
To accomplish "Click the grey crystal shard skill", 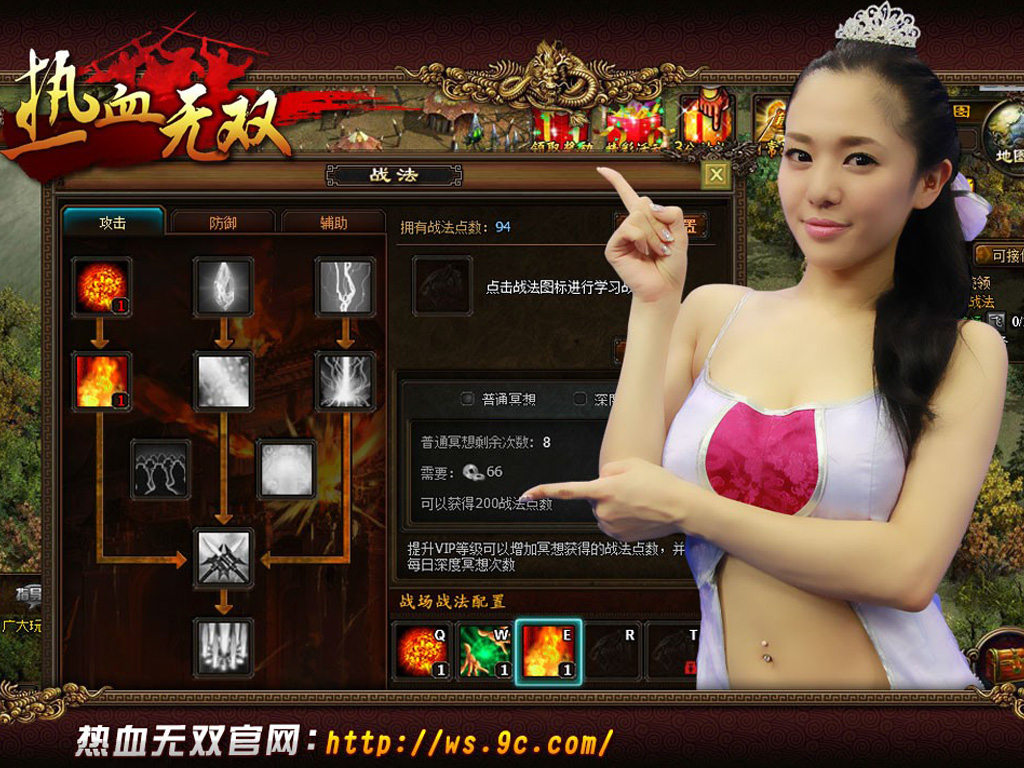I will tap(223, 288).
